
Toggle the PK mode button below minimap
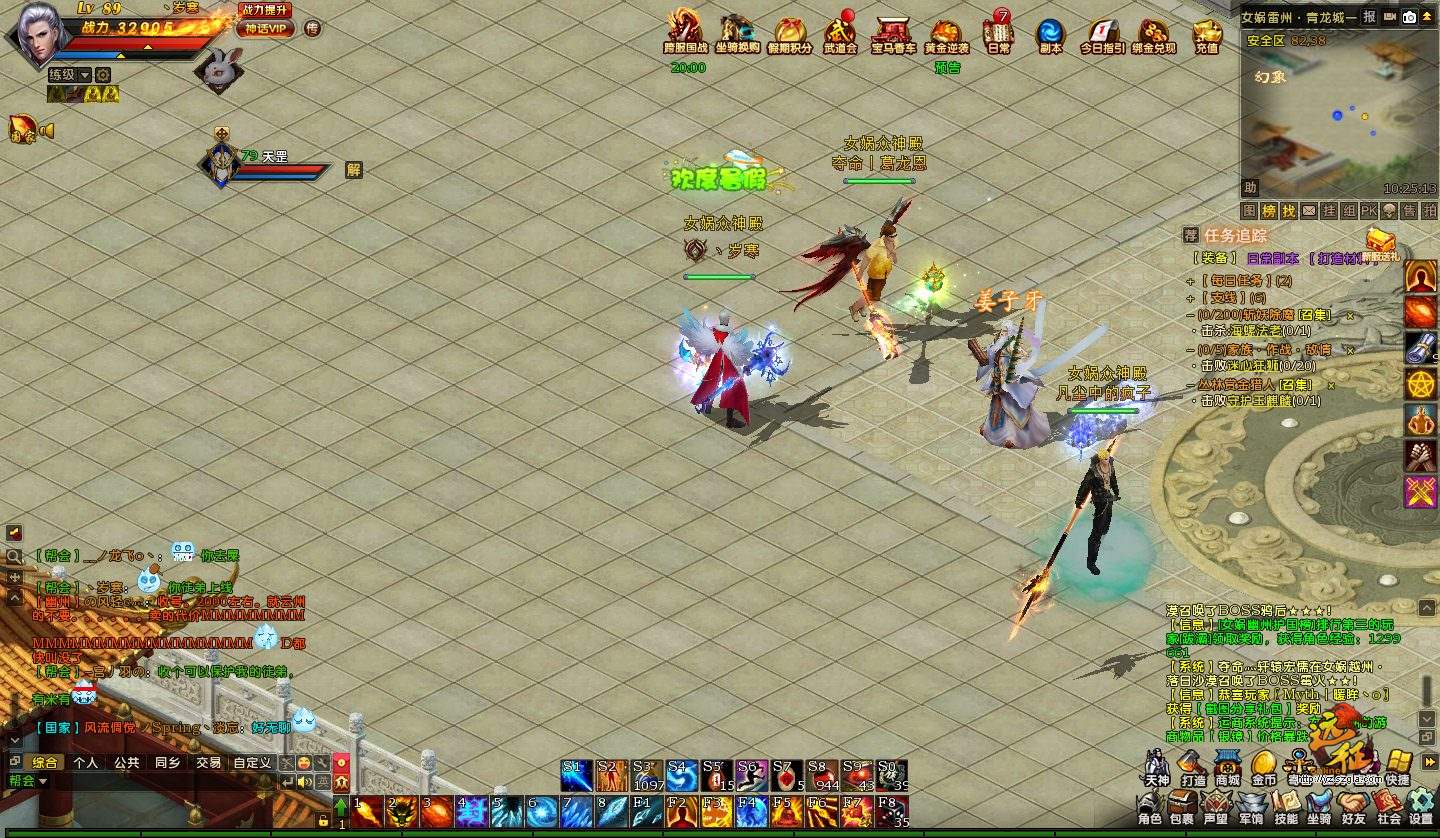click(1368, 211)
